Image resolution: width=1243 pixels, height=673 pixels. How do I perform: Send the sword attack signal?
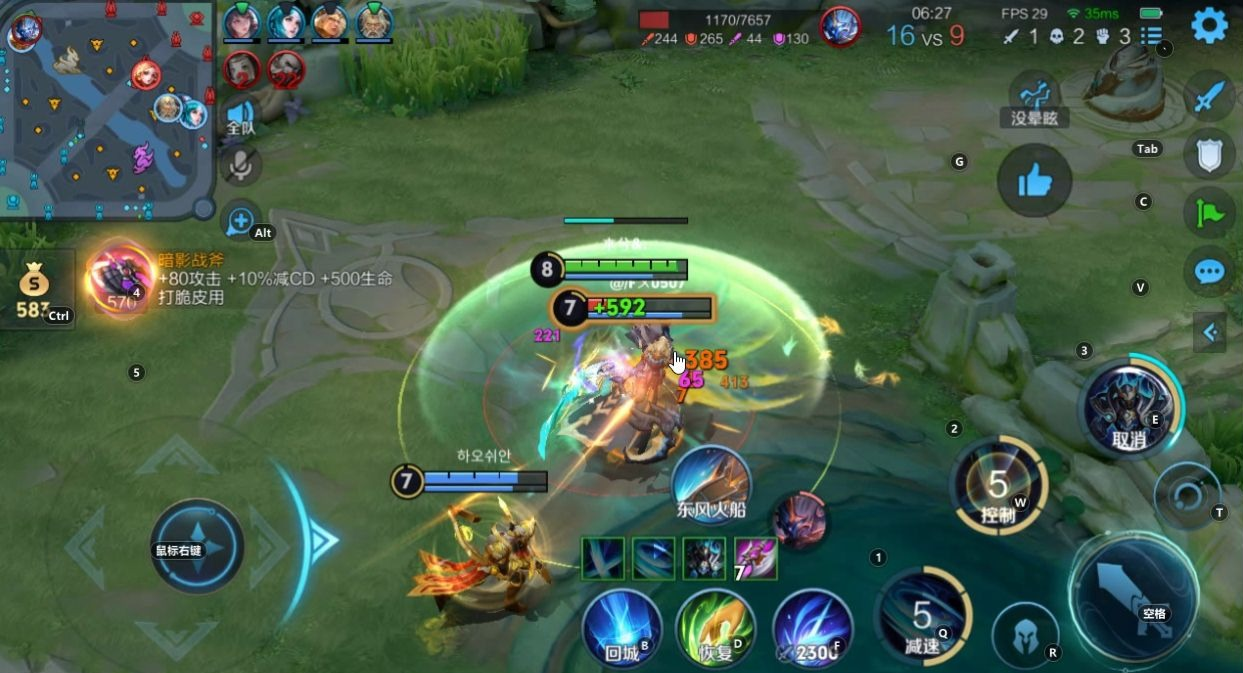(x=1210, y=98)
